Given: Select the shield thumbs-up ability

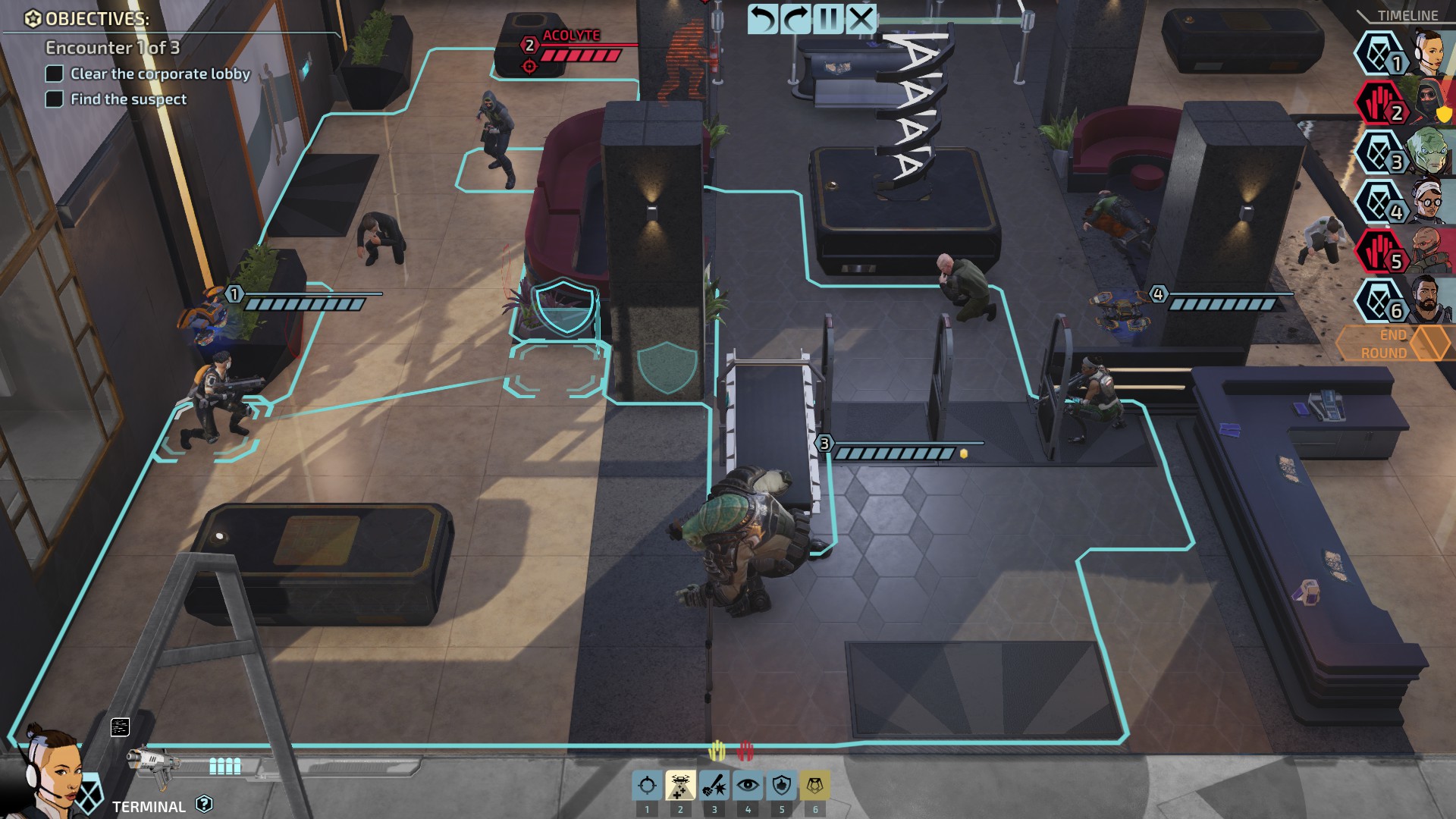Looking at the screenshot, I should coord(781,786).
